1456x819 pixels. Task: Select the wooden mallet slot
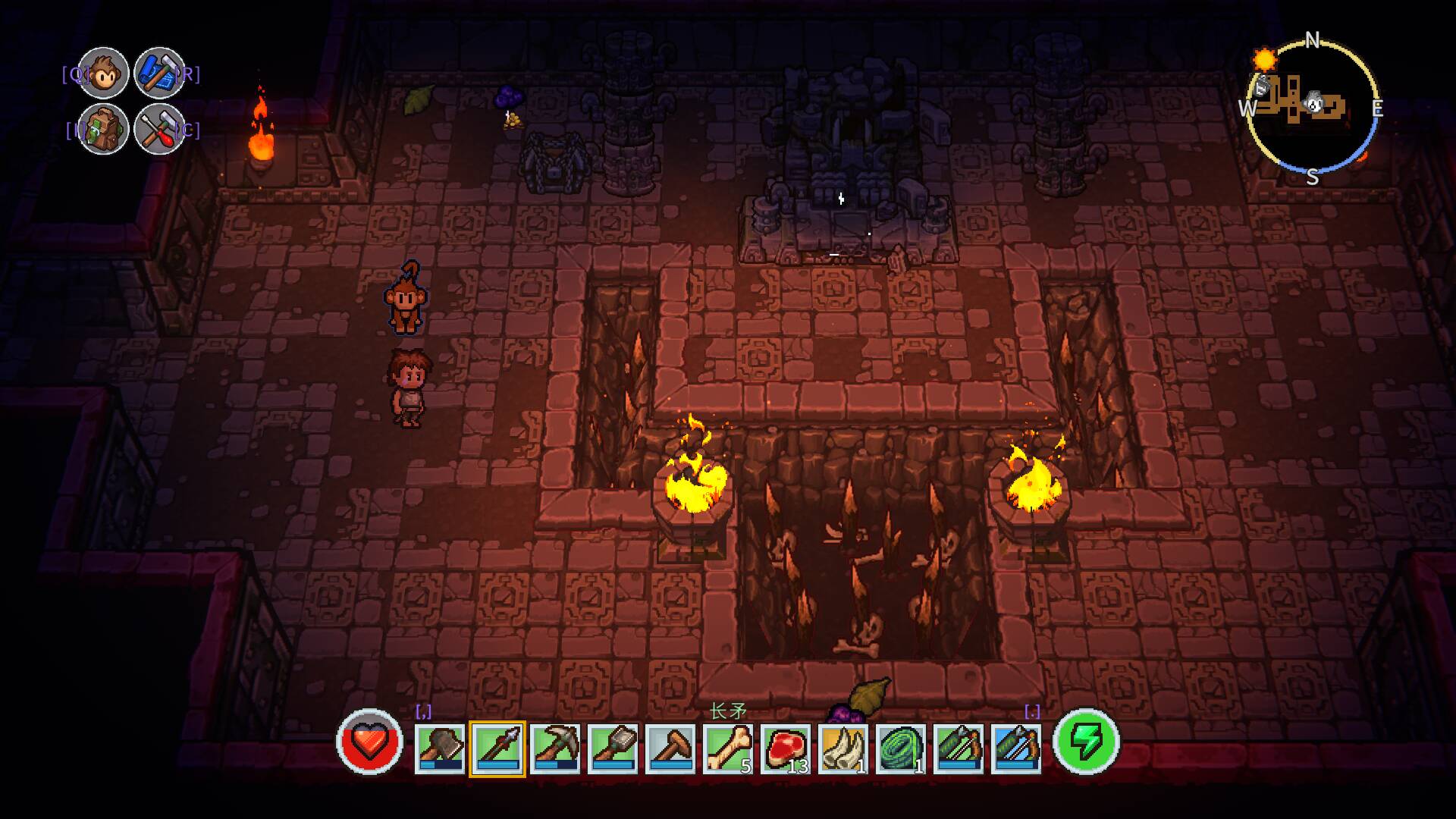coord(670,748)
